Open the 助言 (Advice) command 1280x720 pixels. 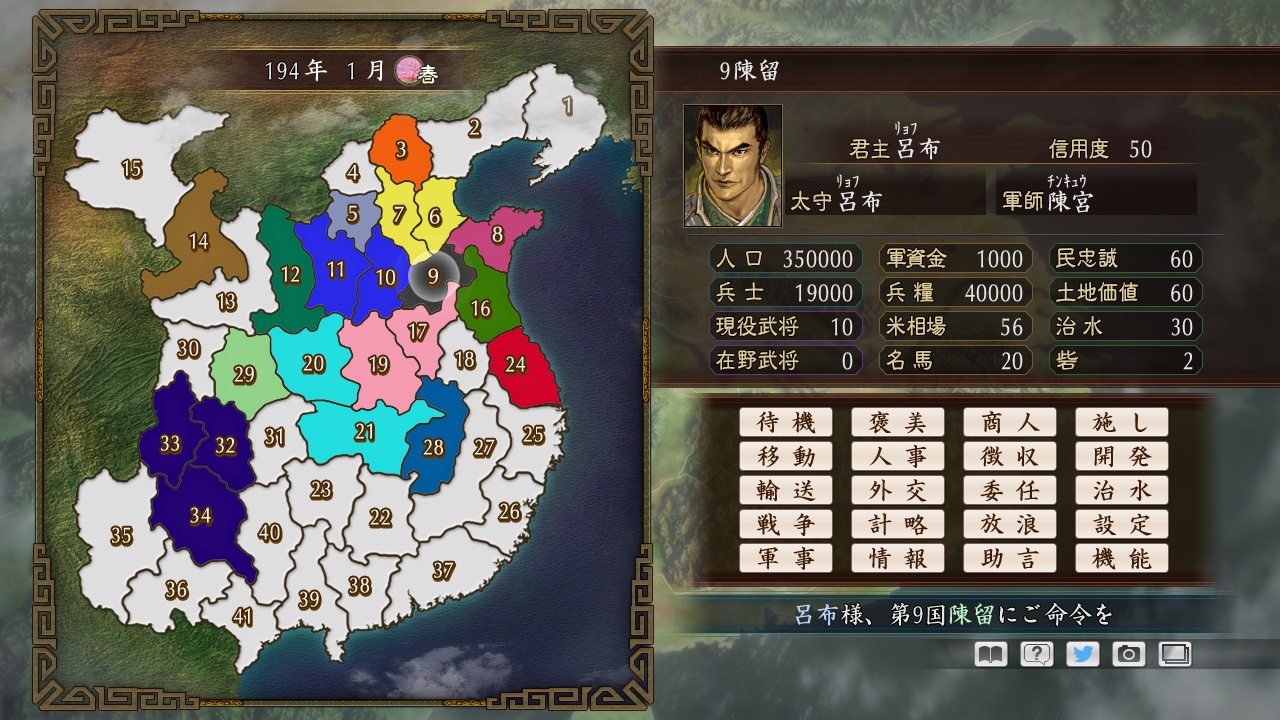(x=1010, y=558)
